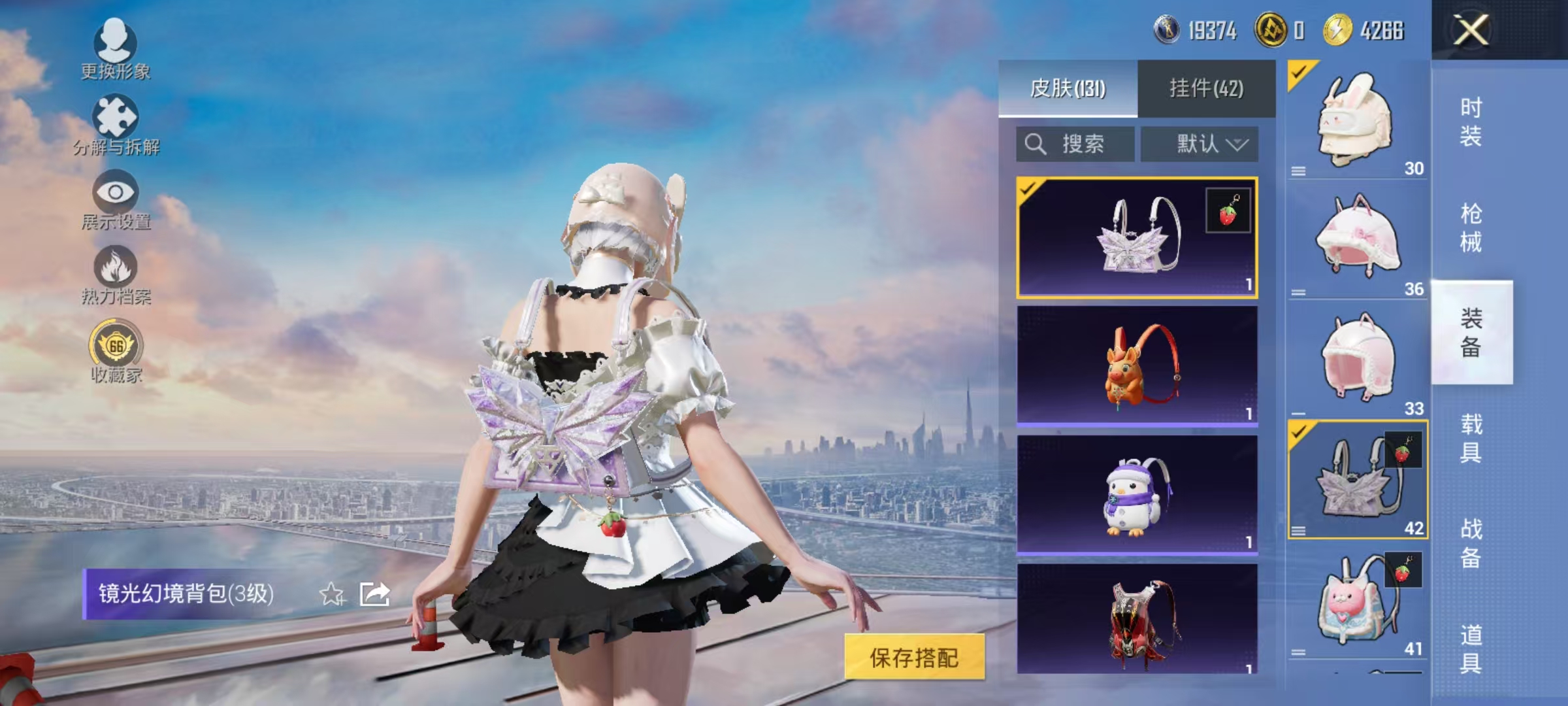The height and width of the screenshot is (706, 1568).
Task: Open the 默认 sorting dropdown
Action: [1200, 144]
